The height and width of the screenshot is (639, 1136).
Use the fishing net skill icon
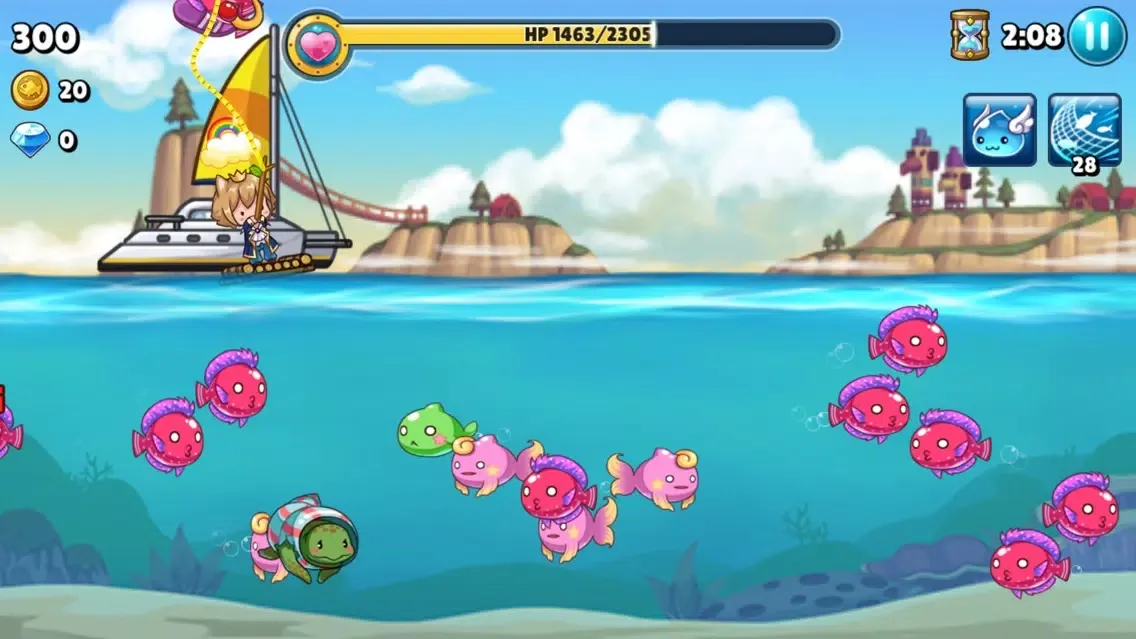(x=1084, y=130)
